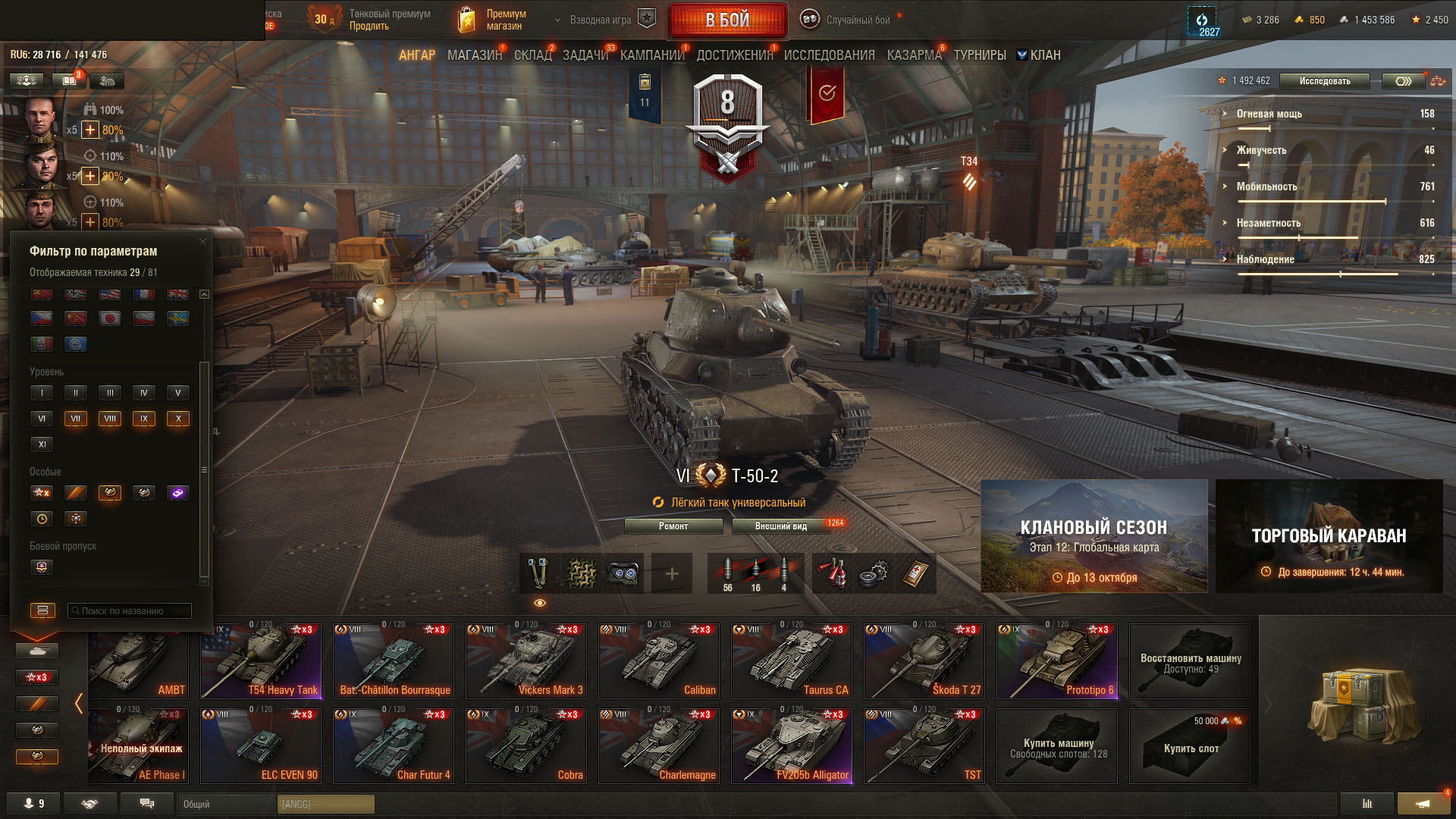Open the КАЗАРМА tab
The image size is (1456, 819).
[x=914, y=55]
